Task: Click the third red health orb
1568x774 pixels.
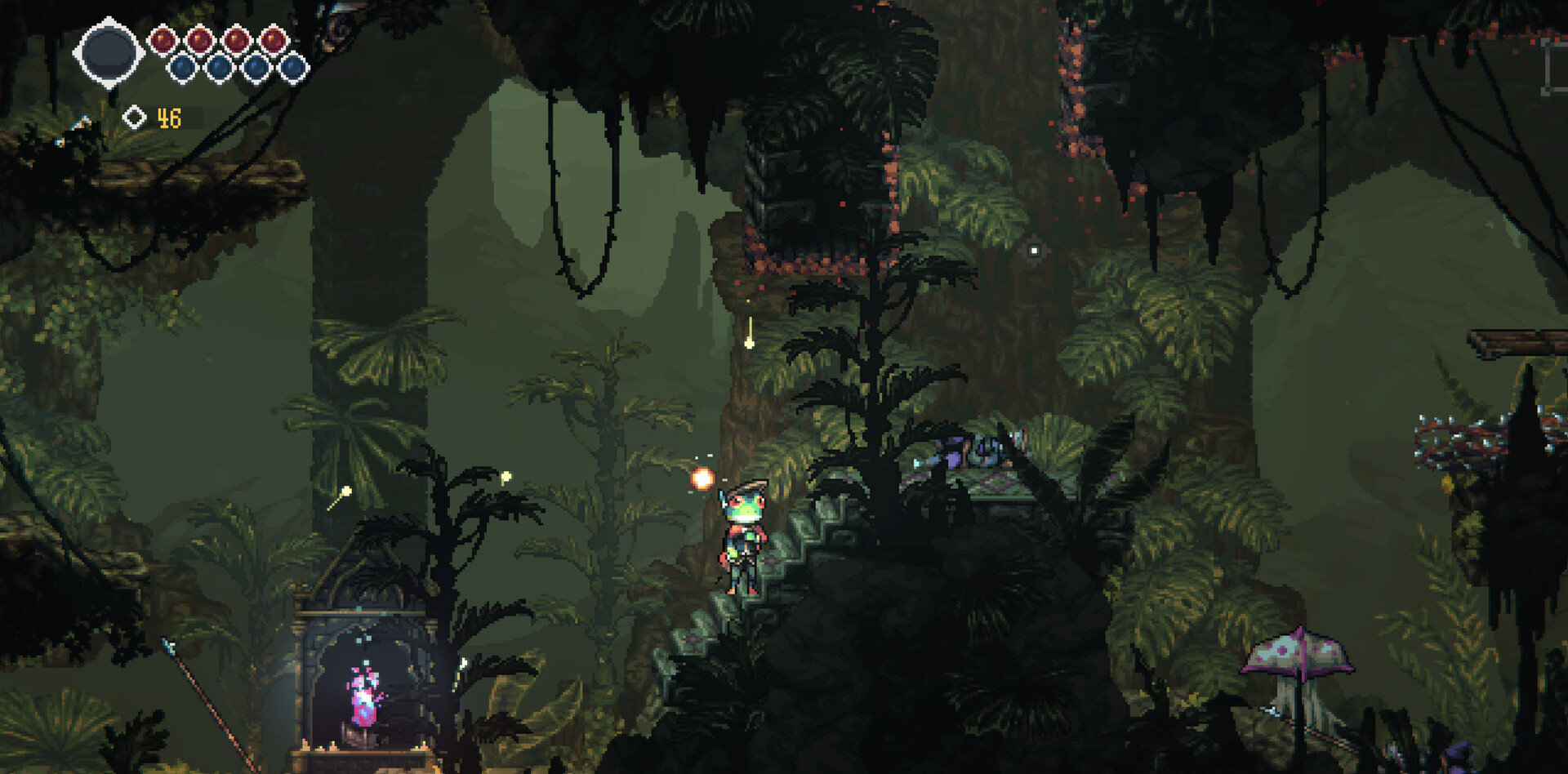Action: click(237, 39)
